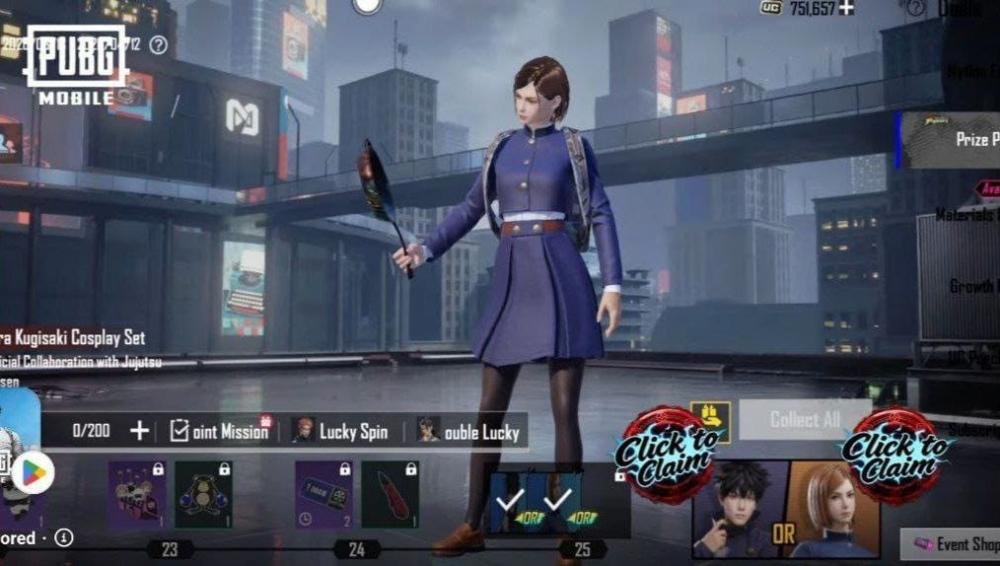Choose the dark-haired male character reward
Viewport: 1000px width, 566px height.
coord(735,508)
